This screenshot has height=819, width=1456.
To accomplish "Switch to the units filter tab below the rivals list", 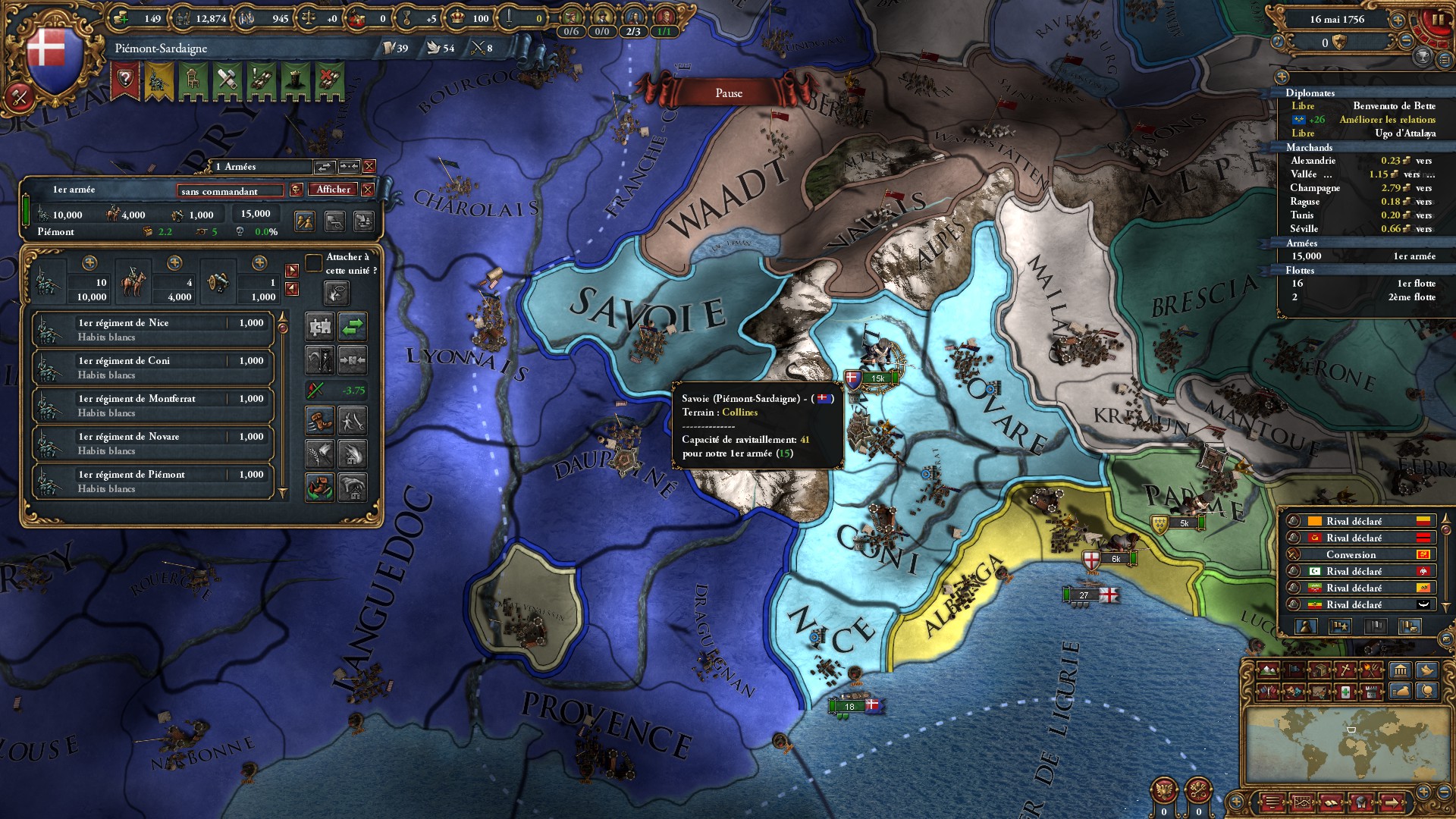I will coord(1306,626).
